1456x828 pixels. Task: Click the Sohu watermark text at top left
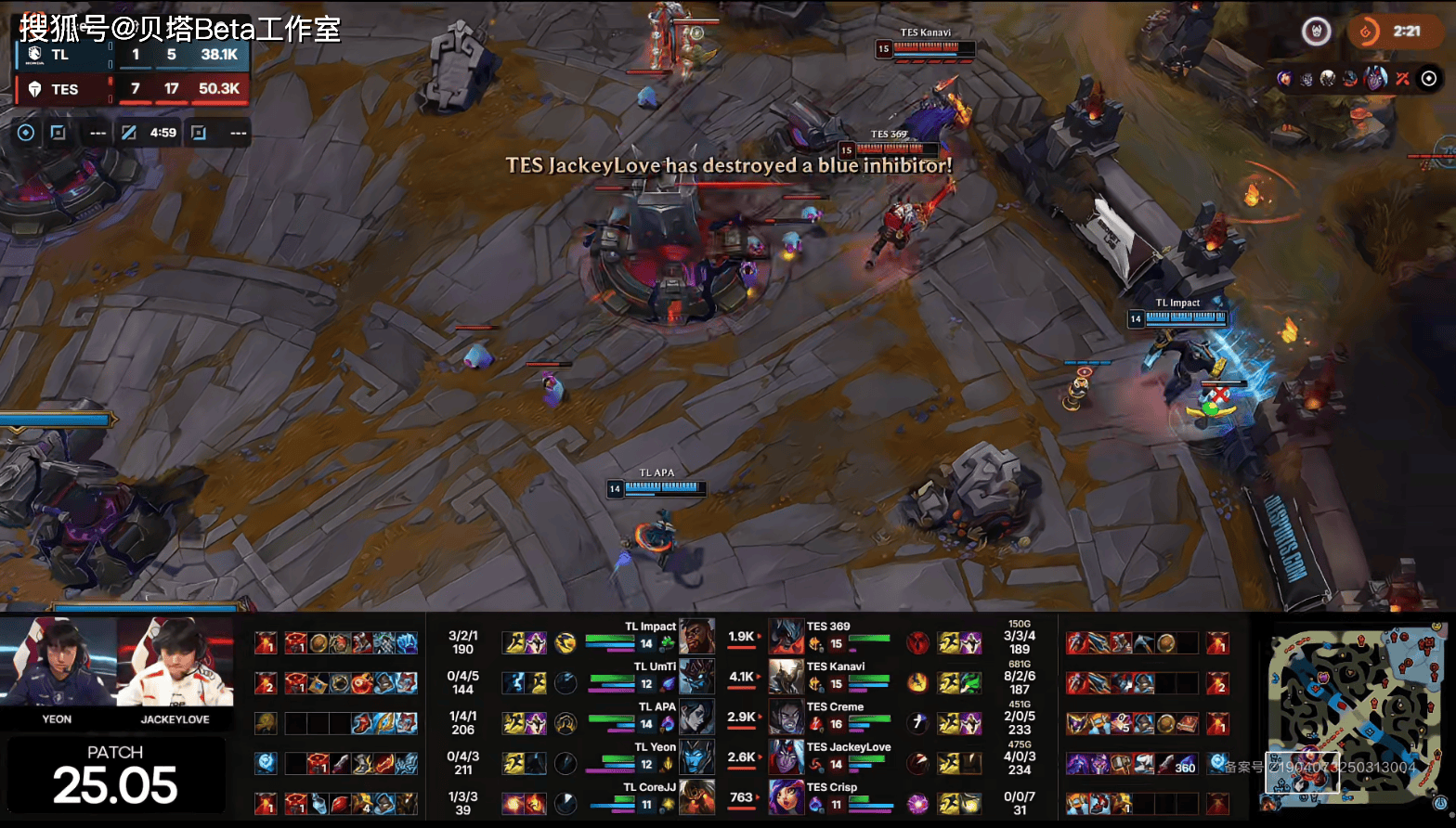(180, 28)
